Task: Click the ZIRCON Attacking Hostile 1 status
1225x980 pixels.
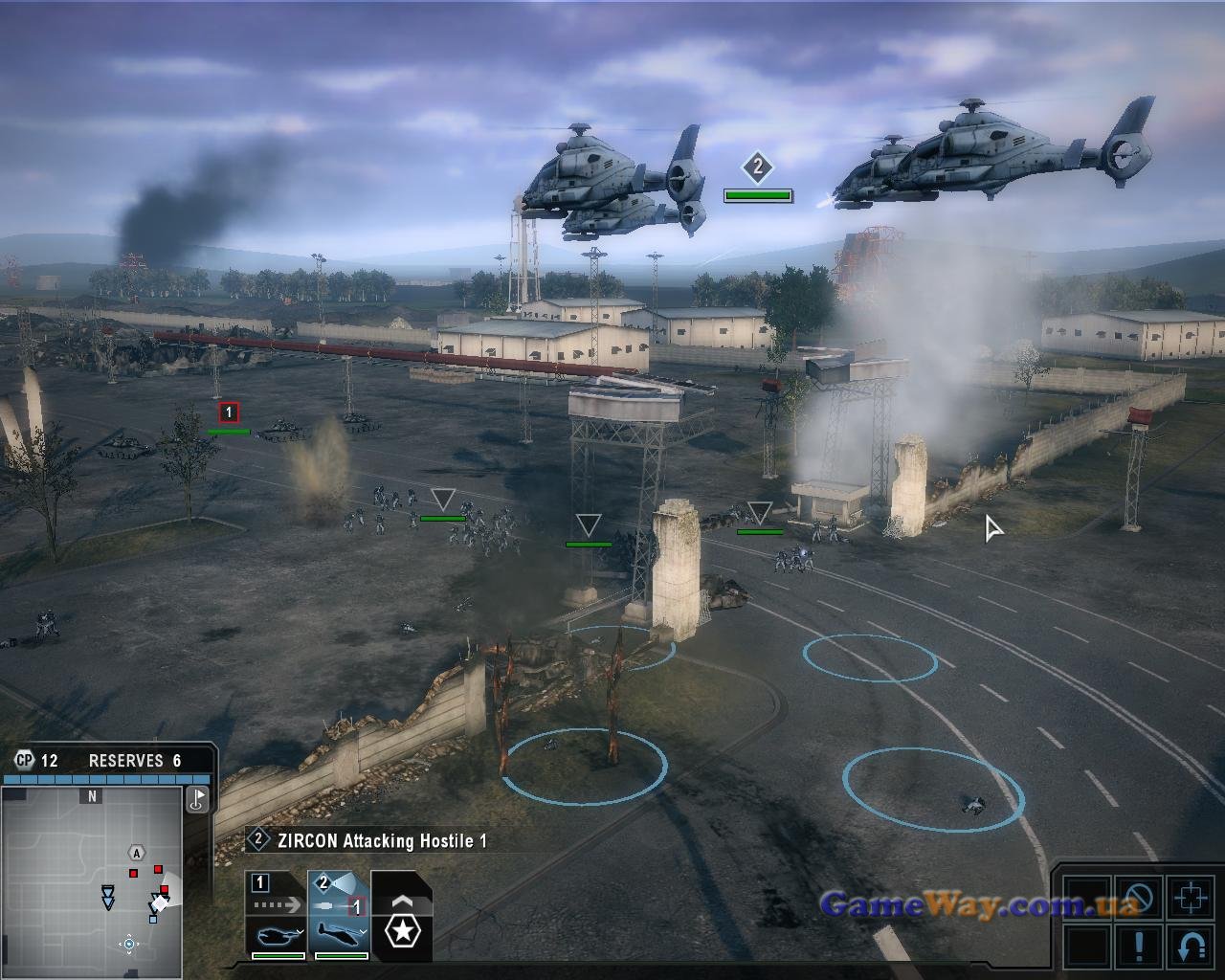Action: pyautogui.click(x=371, y=841)
